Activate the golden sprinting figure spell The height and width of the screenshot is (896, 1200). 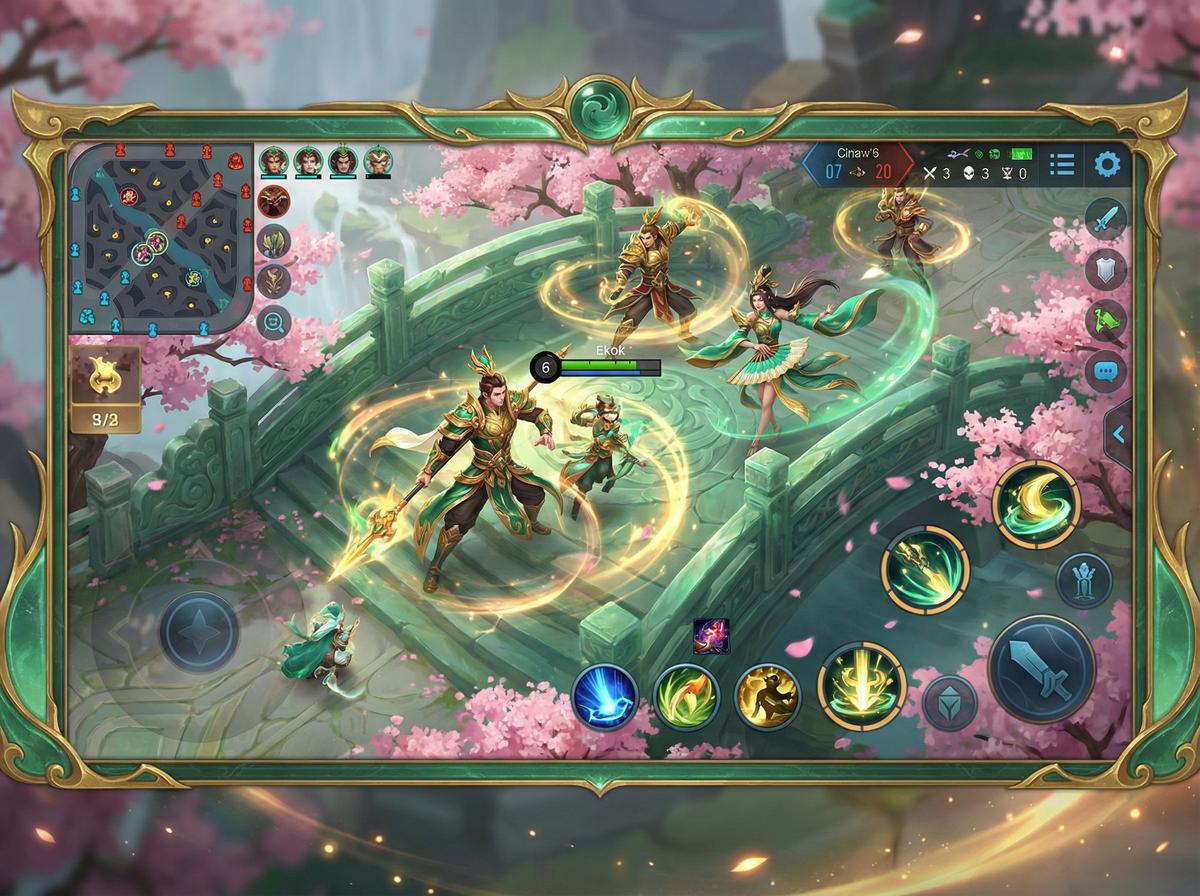point(767,696)
